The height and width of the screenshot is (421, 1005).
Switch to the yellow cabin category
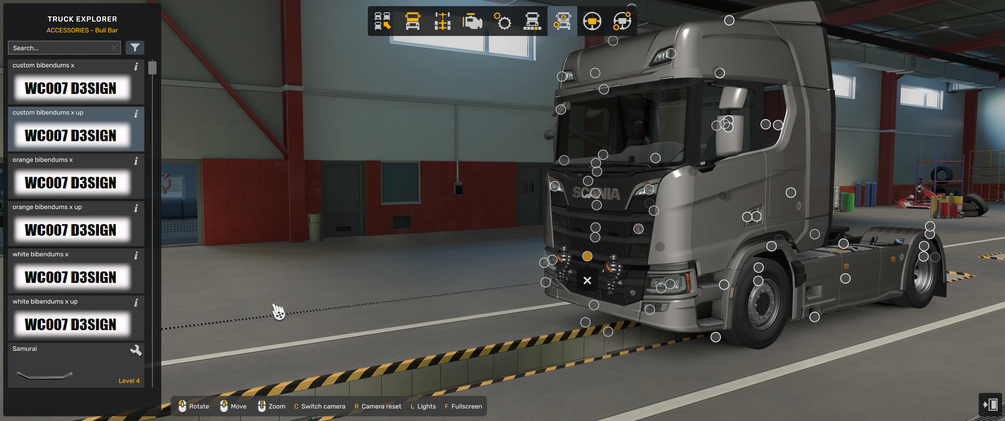click(412, 22)
